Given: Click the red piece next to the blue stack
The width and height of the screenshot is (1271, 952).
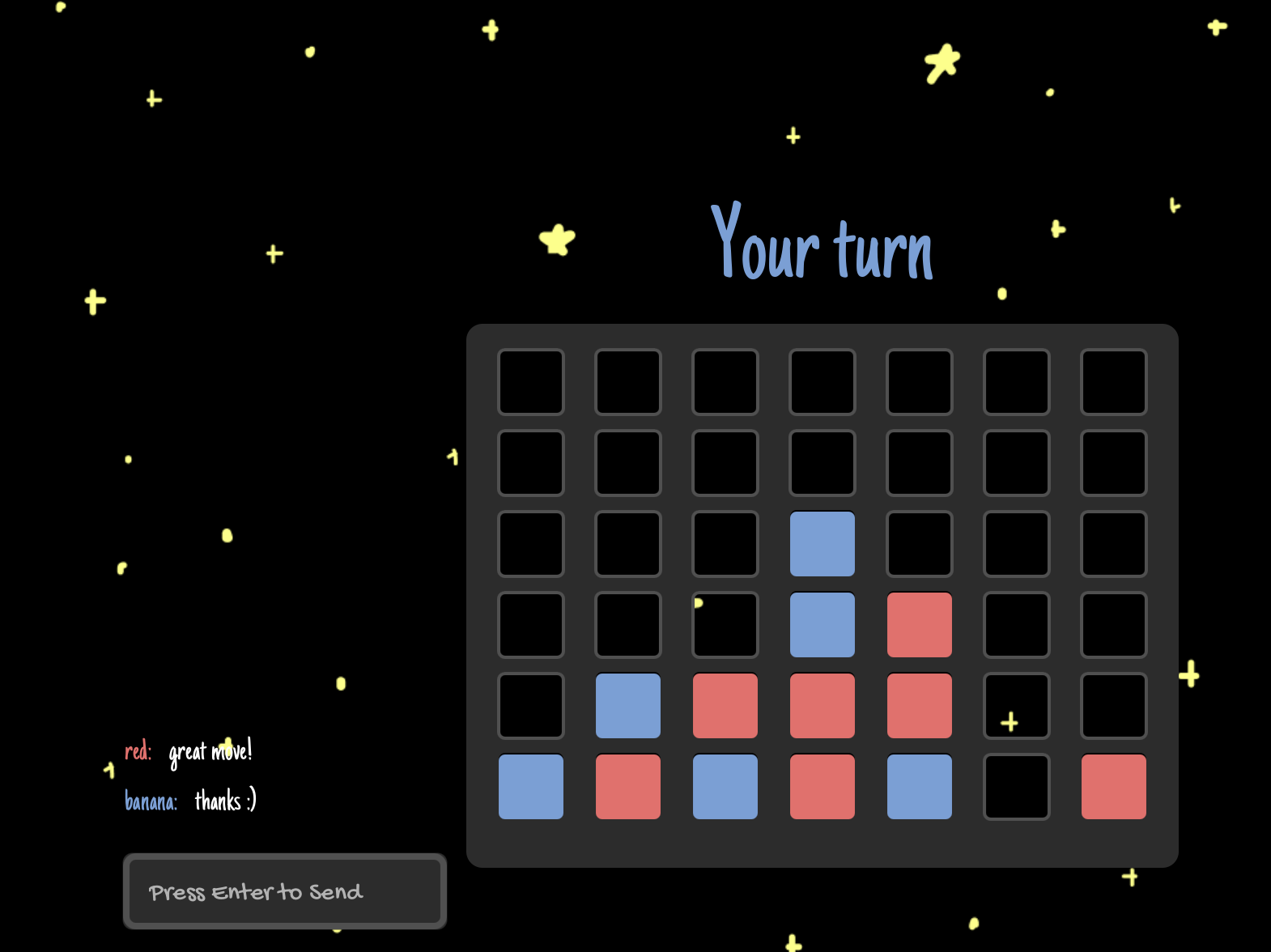Looking at the screenshot, I should pos(919,623).
